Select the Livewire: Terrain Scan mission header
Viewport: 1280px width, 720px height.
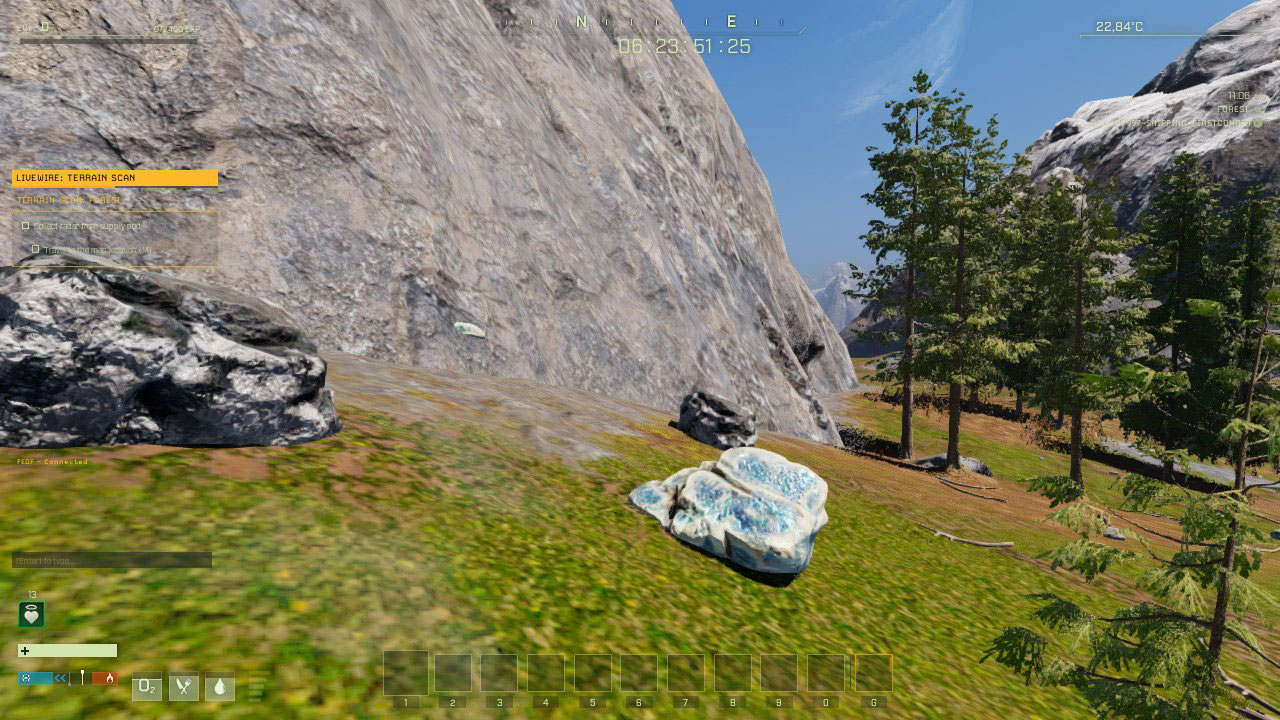click(114, 178)
